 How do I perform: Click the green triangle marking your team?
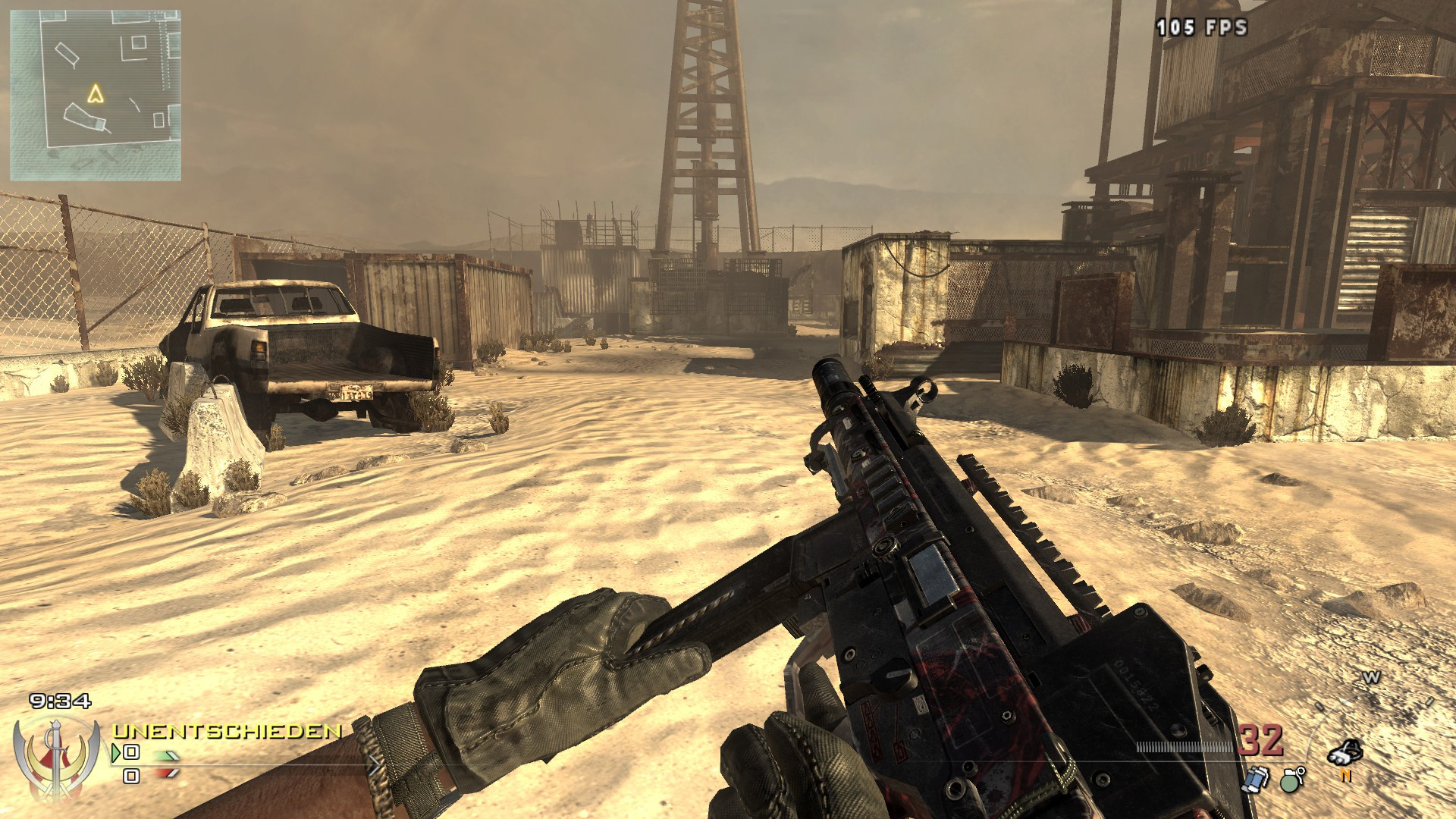tap(116, 753)
